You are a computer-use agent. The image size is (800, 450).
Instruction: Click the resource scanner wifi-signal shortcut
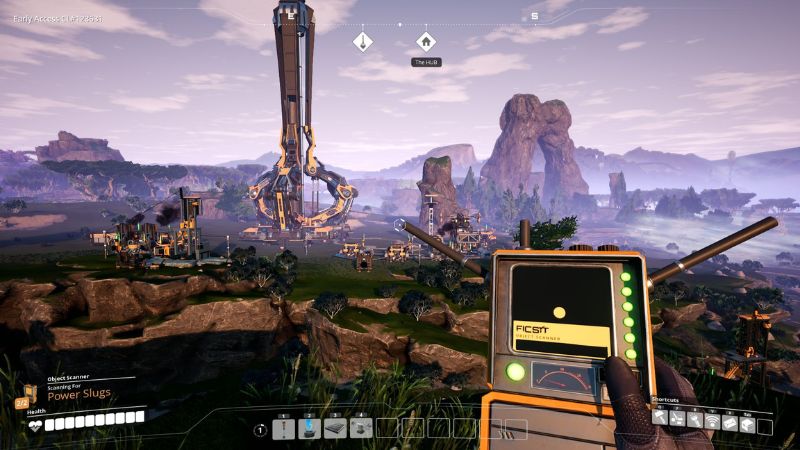pos(712,420)
